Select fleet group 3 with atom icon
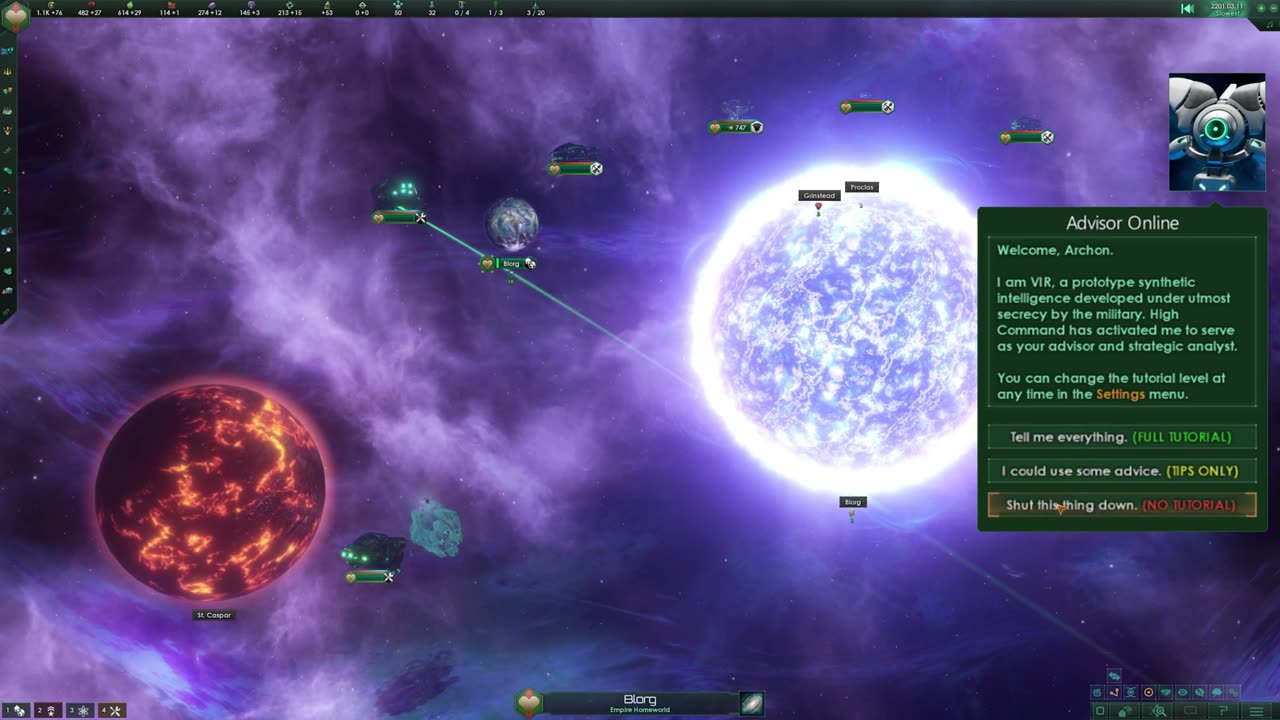 point(78,710)
